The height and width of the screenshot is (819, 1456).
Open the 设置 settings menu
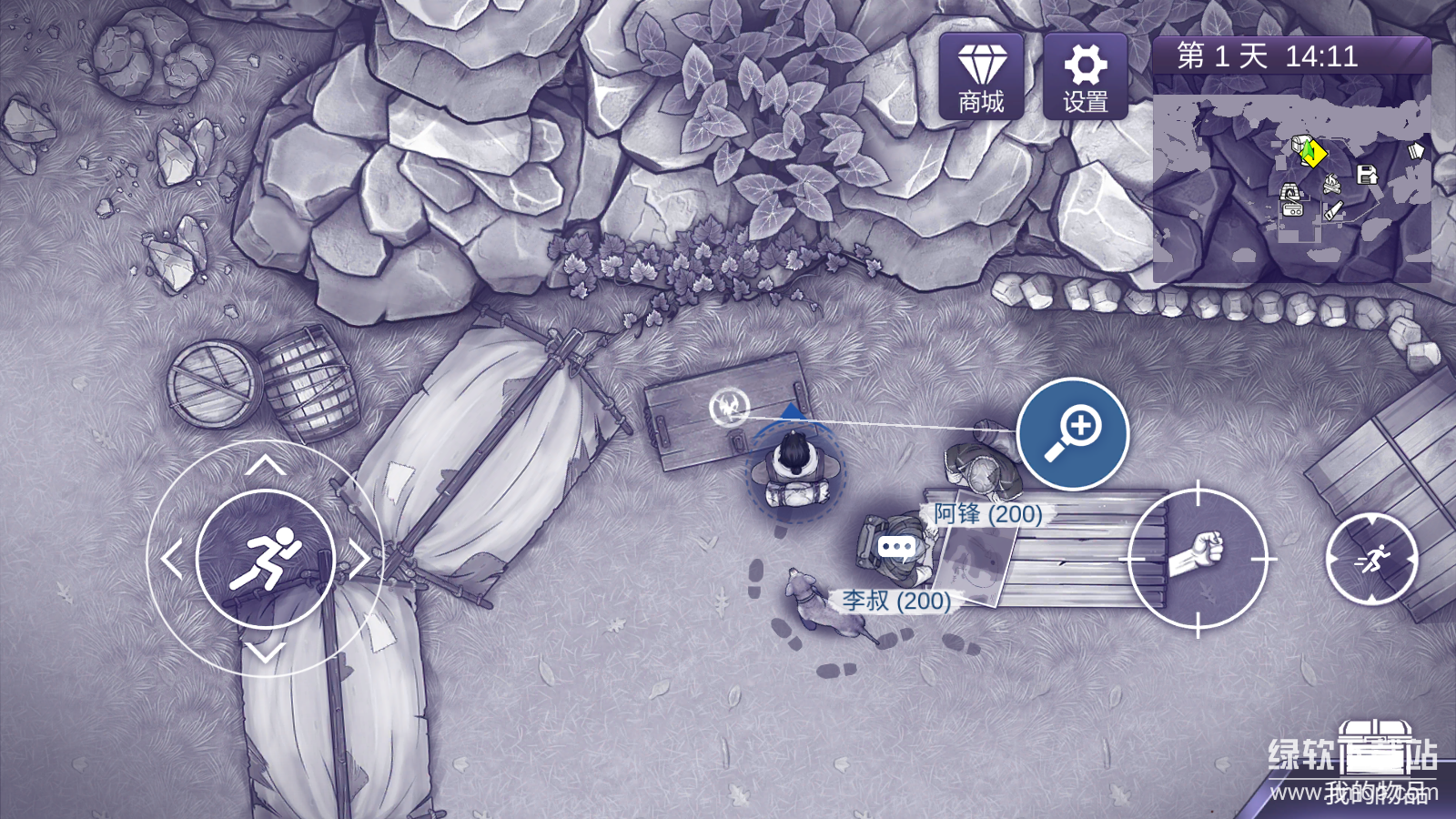coord(1085,77)
